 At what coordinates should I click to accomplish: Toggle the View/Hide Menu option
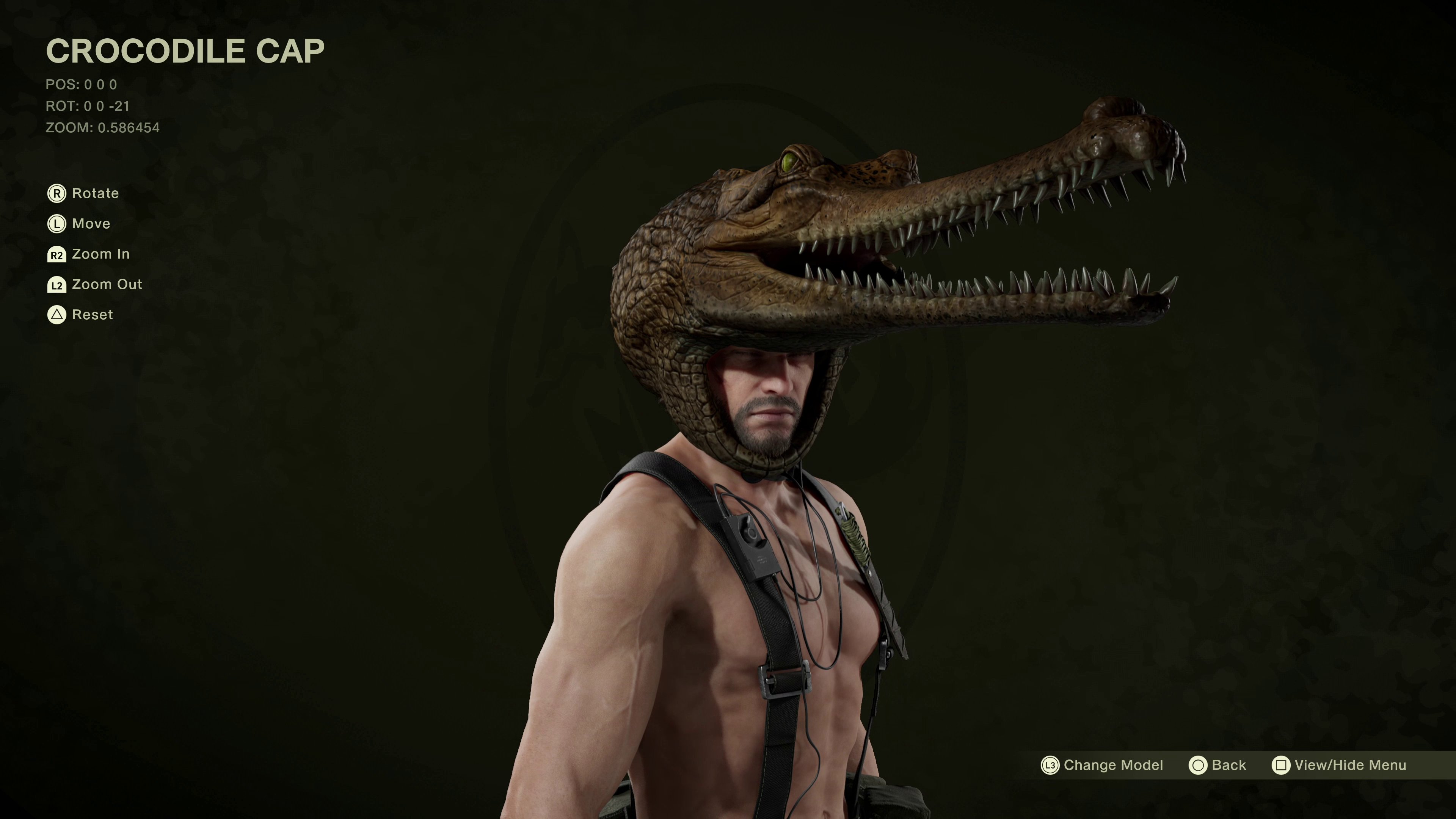[1339, 765]
